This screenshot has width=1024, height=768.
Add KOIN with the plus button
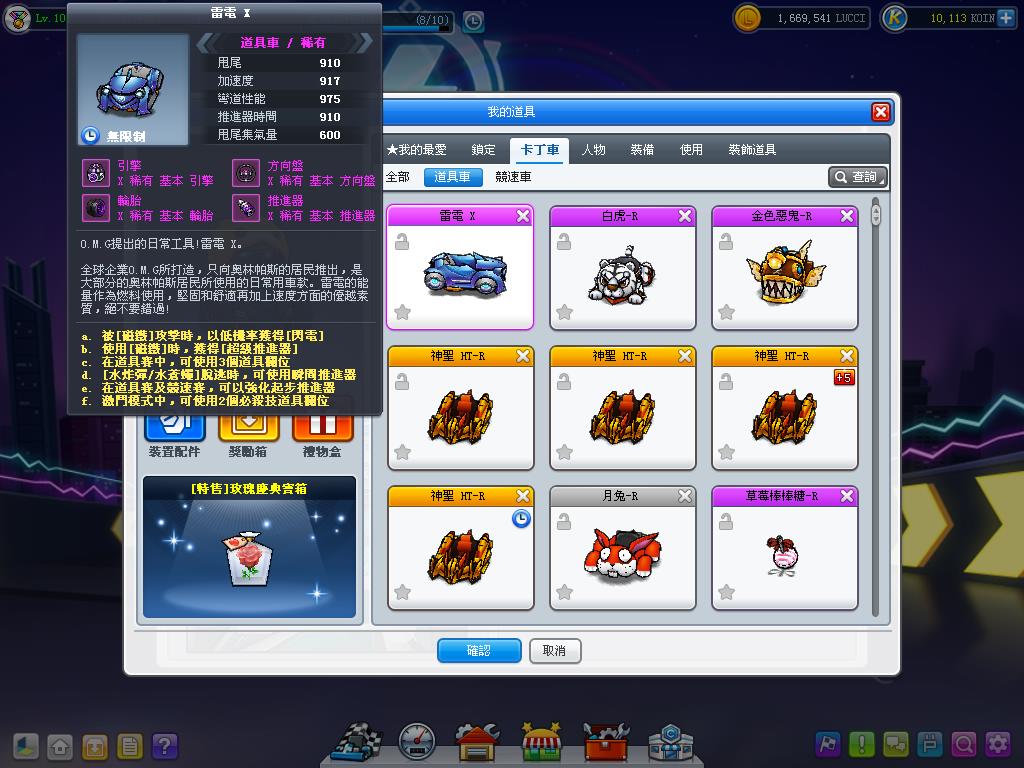[1005, 18]
